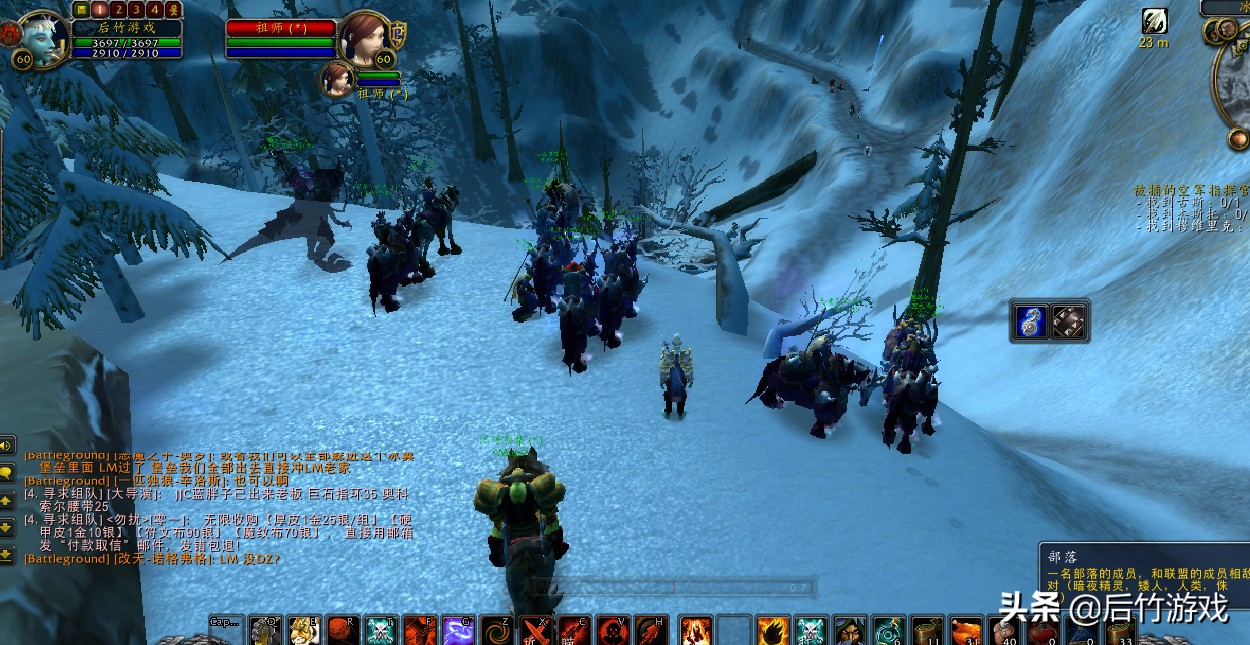Open the chat speech bubble menu
1250x645 pixels.
[x=7, y=472]
